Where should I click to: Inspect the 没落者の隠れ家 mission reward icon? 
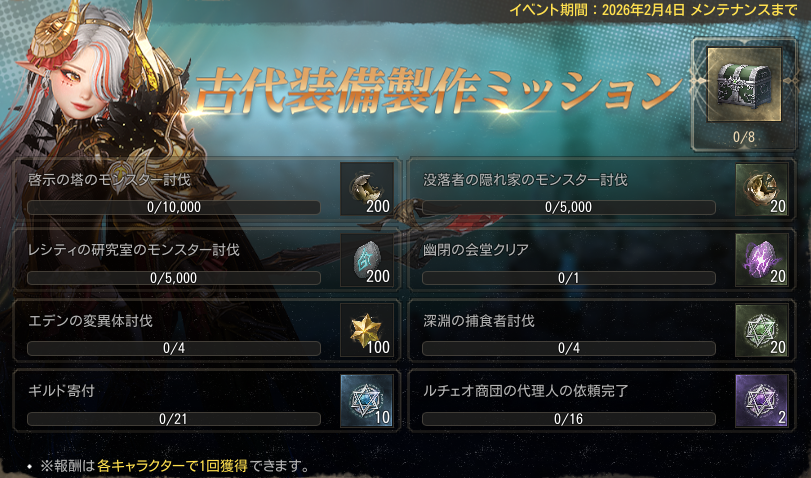coord(761,188)
